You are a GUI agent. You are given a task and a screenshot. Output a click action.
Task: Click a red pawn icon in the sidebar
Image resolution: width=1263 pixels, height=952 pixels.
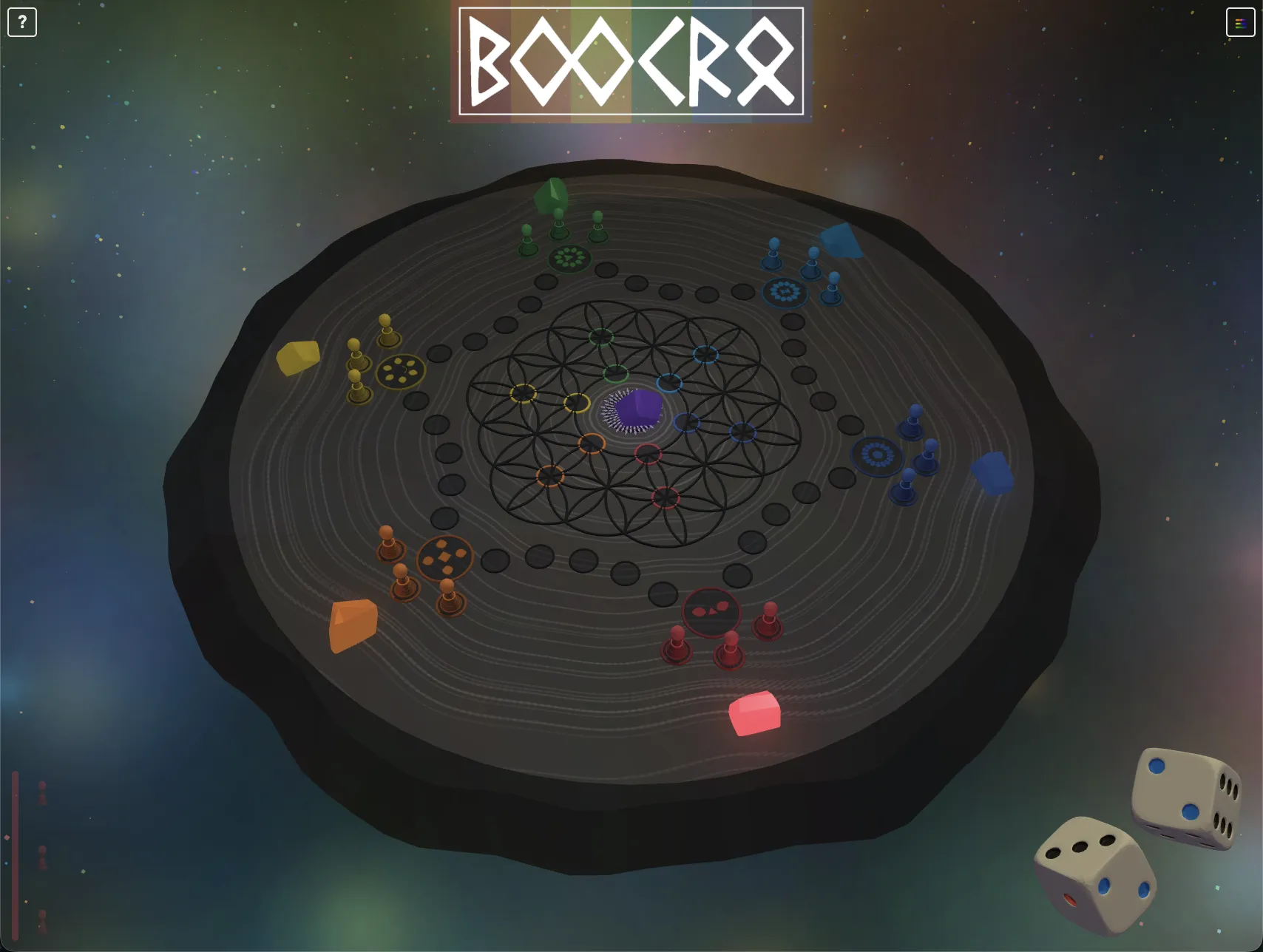(41, 793)
